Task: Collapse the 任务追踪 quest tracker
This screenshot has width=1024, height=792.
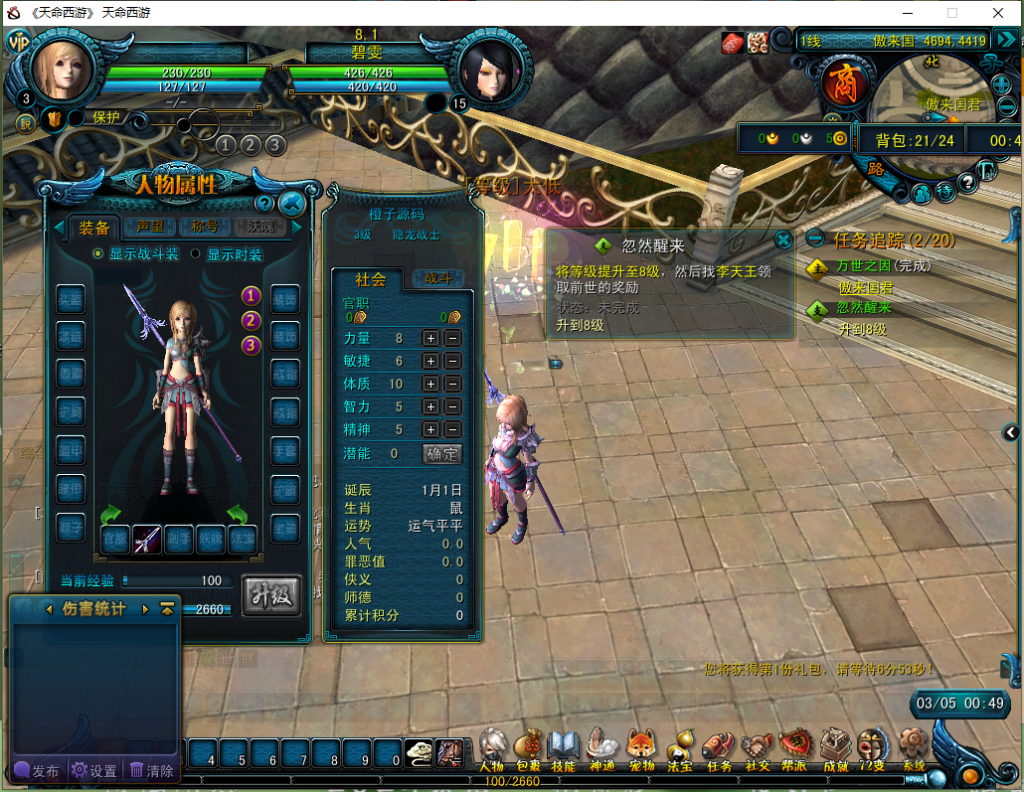Action: [x=816, y=240]
